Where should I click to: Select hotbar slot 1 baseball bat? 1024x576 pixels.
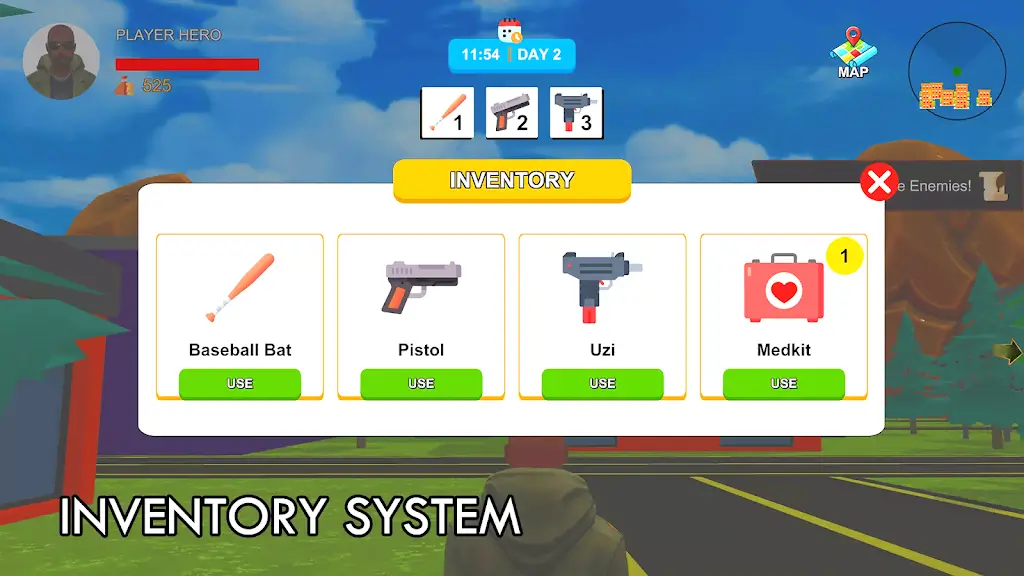[x=447, y=112]
